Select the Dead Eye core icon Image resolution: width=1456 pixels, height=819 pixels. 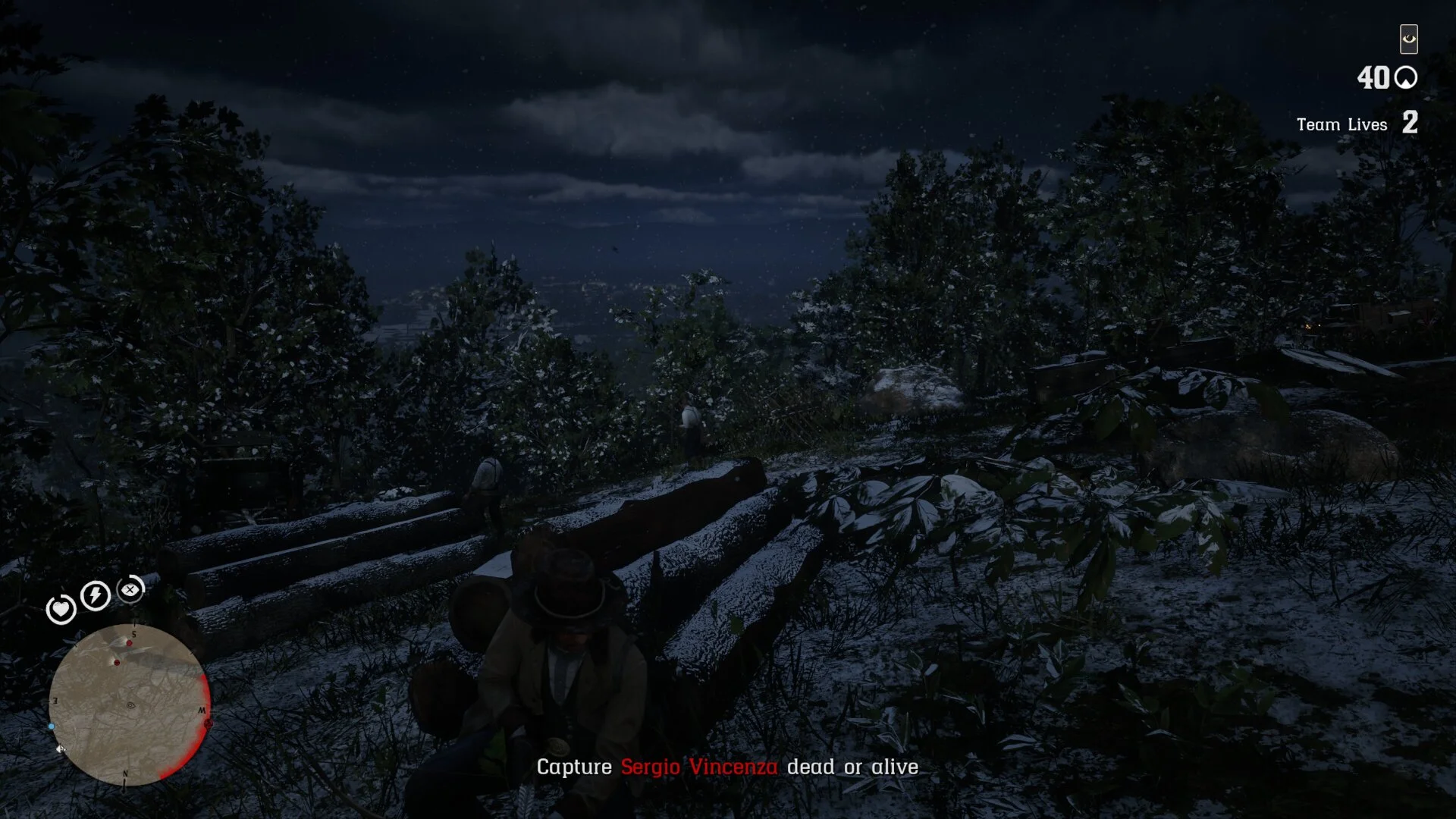tap(131, 589)
